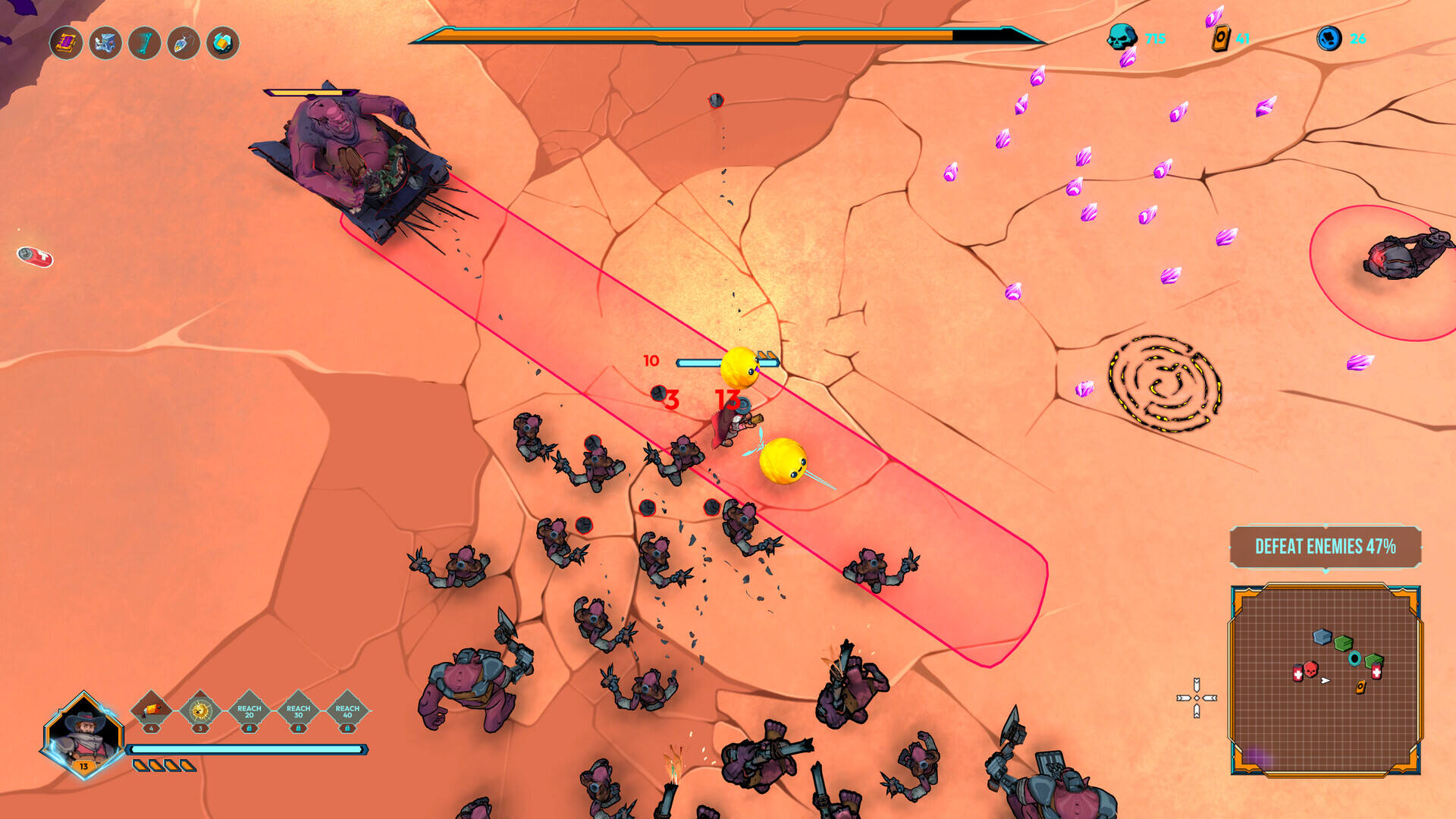Click the locked Reach 40 slot
This screenshot has width=1456, height=819.
pyautogui.click(x=347, y=711)
